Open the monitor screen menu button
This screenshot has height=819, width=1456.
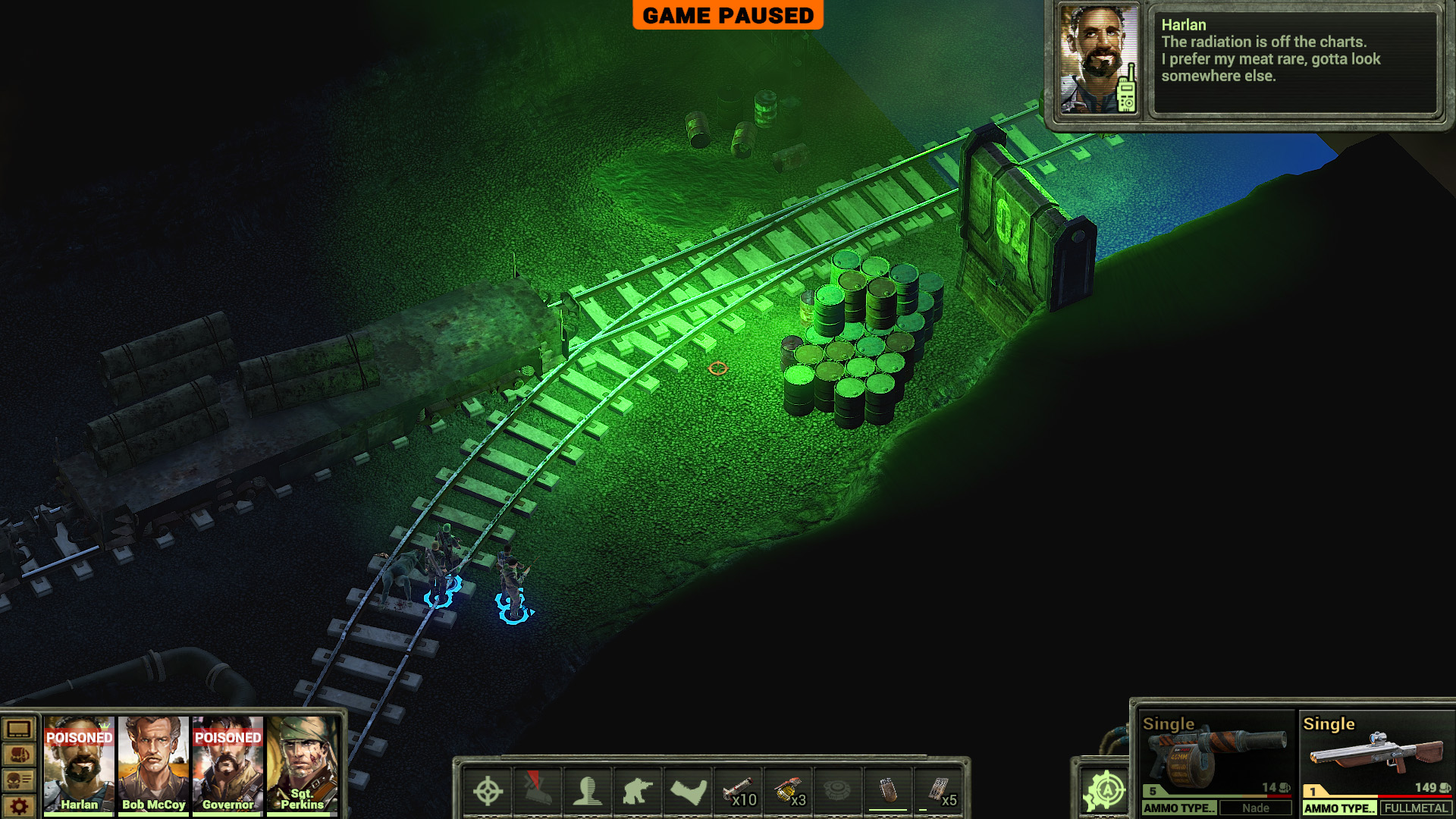(19, 730)
